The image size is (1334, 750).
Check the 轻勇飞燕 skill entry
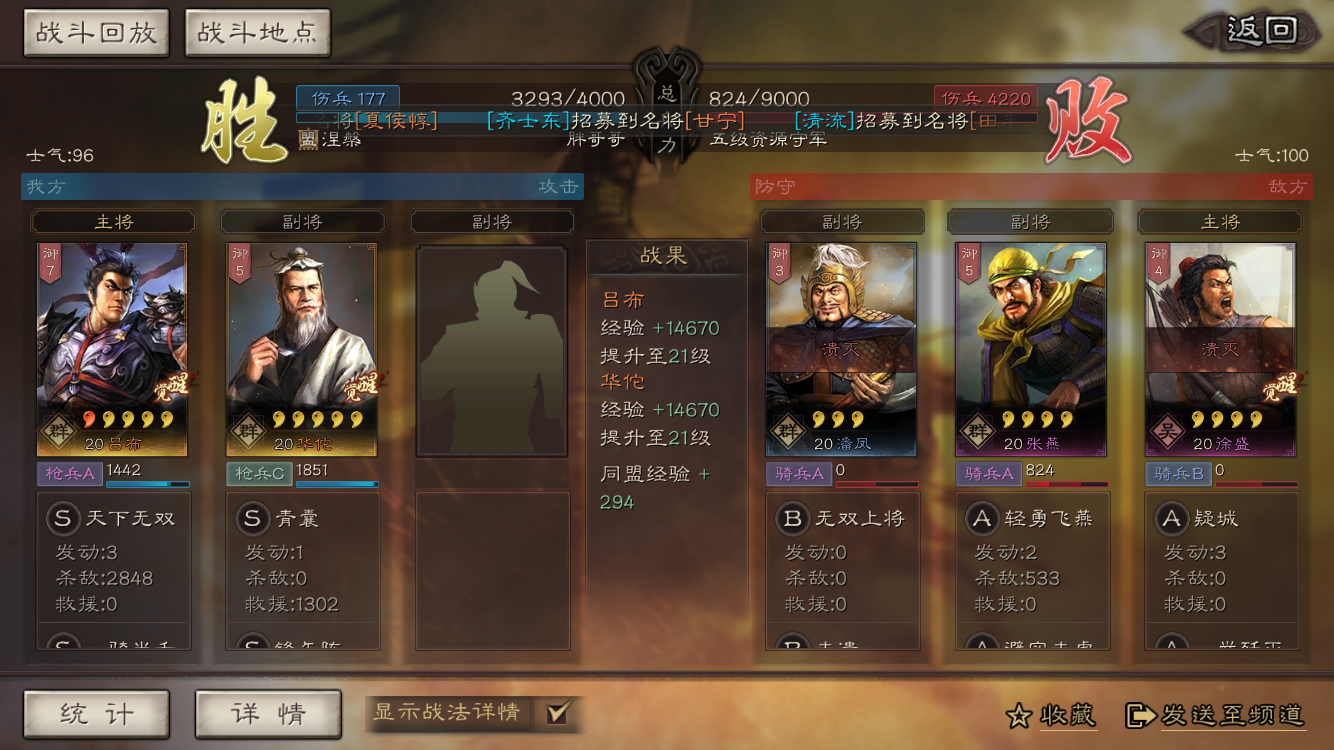tap(1031, 518)
